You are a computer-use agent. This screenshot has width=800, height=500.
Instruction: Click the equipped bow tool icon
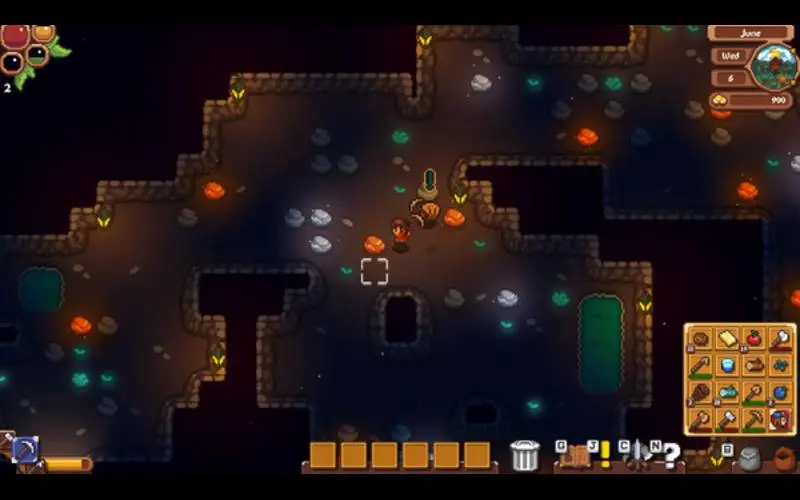pos(24,450)
